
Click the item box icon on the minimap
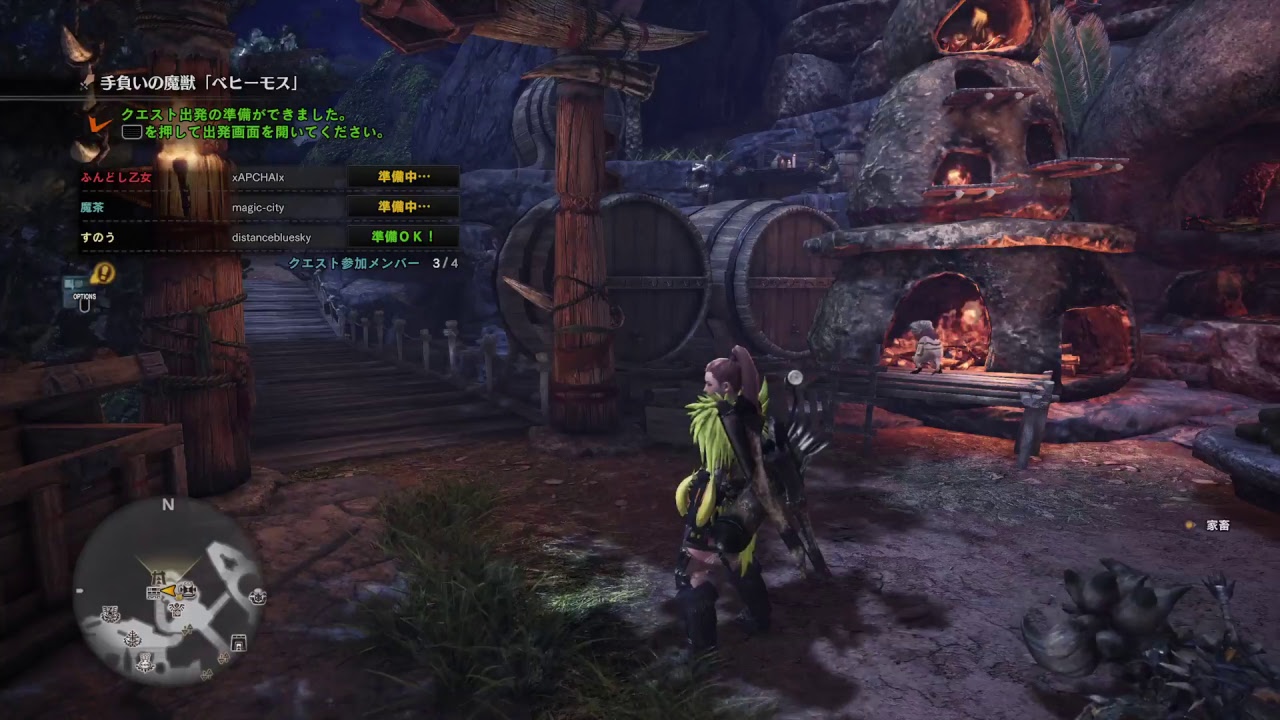tap(154, 592)
